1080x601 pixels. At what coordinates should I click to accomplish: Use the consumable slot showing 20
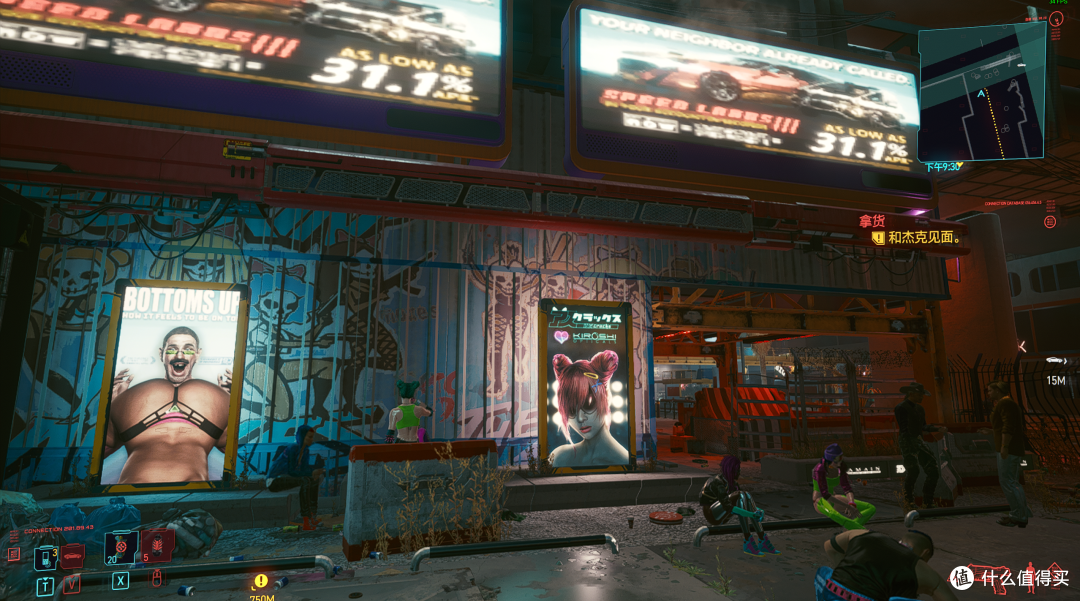120,546
